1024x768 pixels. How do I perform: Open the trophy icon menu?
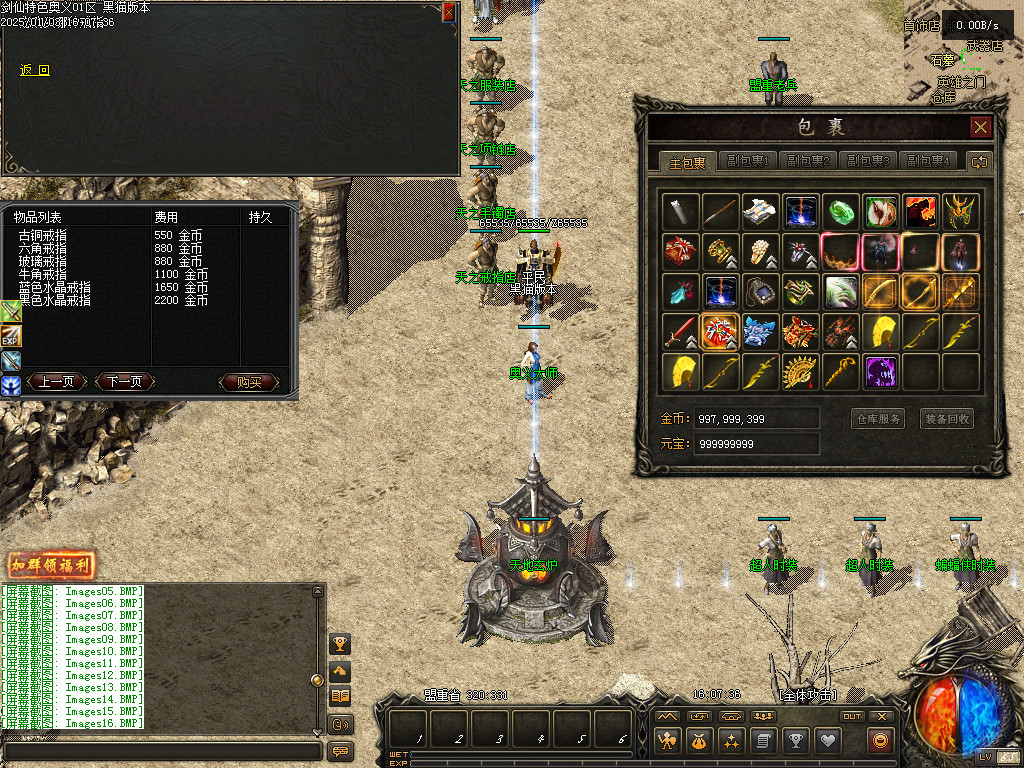click(795, 741)
